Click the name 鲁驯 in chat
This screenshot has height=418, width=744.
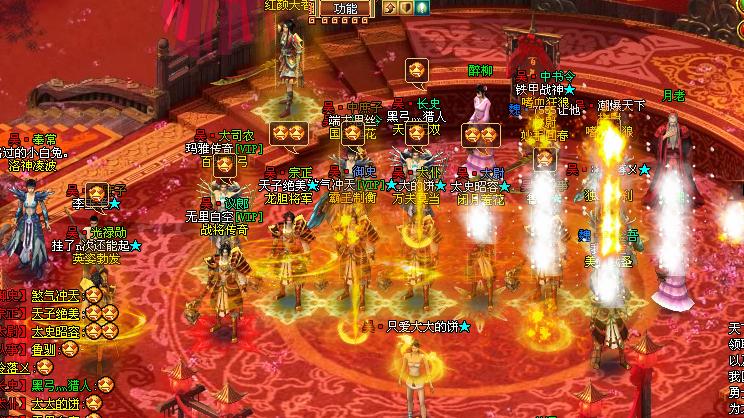[x=44, y=349]
